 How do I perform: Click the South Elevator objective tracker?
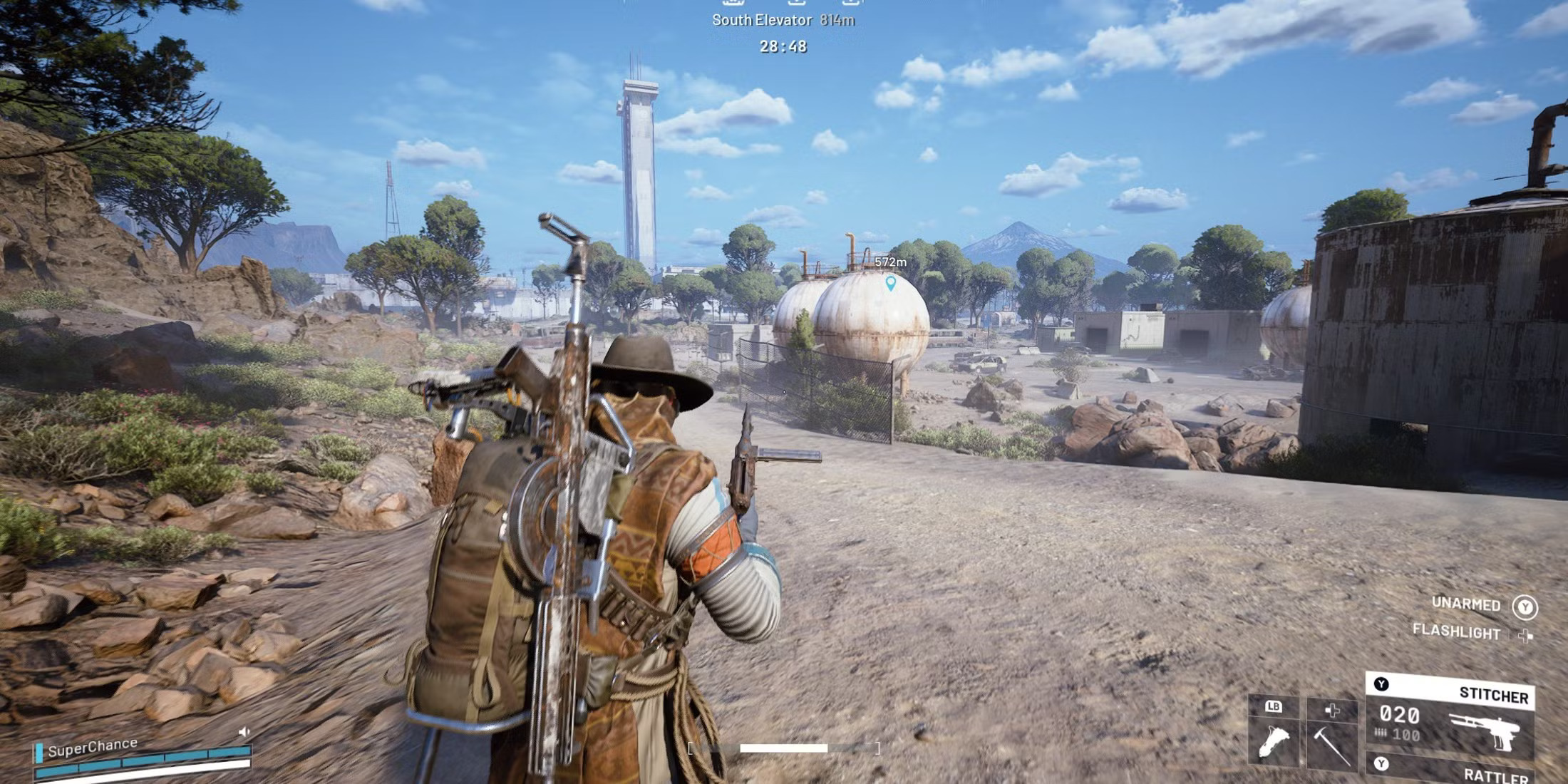coord(783,20)
